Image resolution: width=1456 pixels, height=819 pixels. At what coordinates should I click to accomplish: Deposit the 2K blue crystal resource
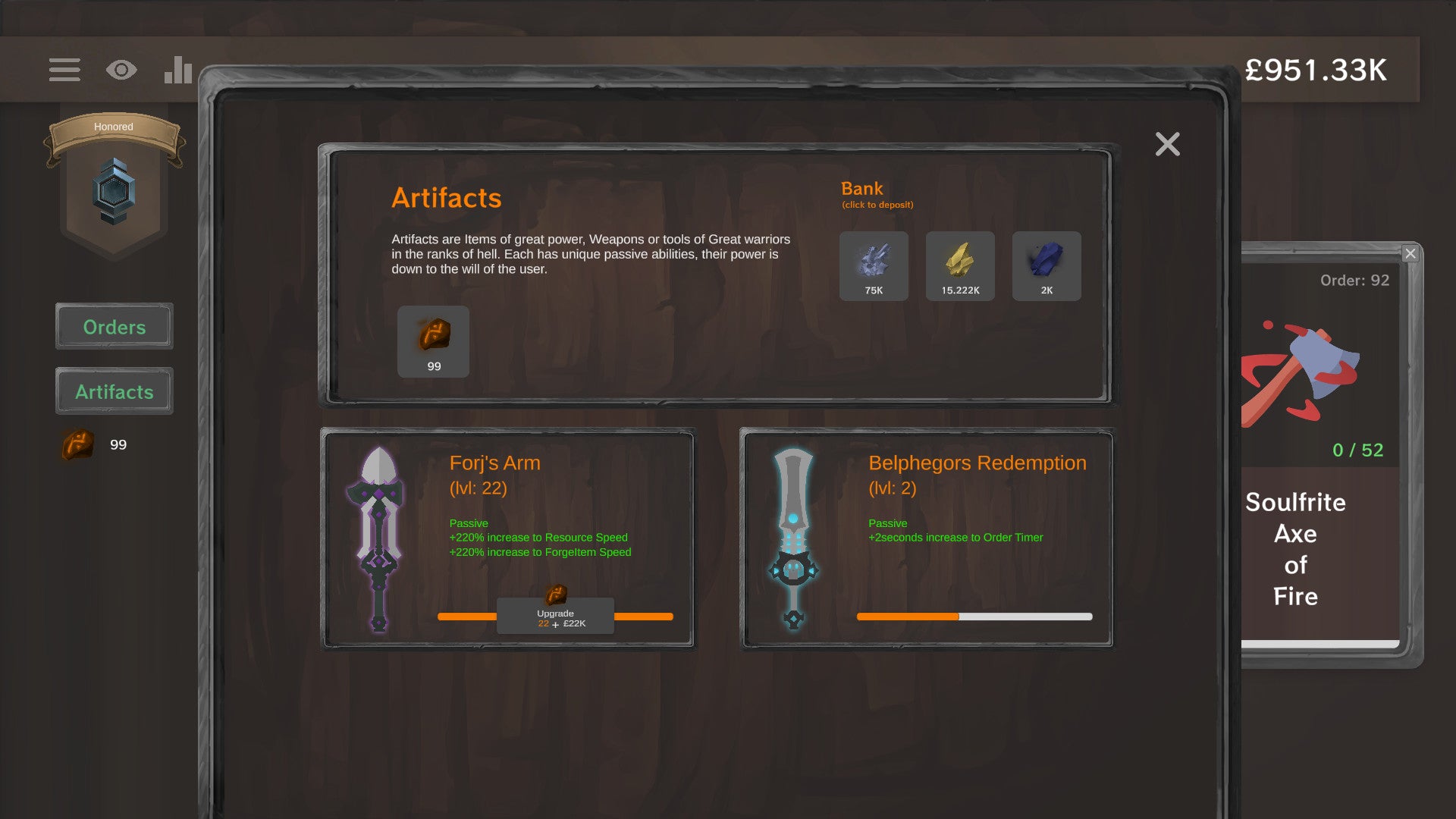coord(1046,266)
